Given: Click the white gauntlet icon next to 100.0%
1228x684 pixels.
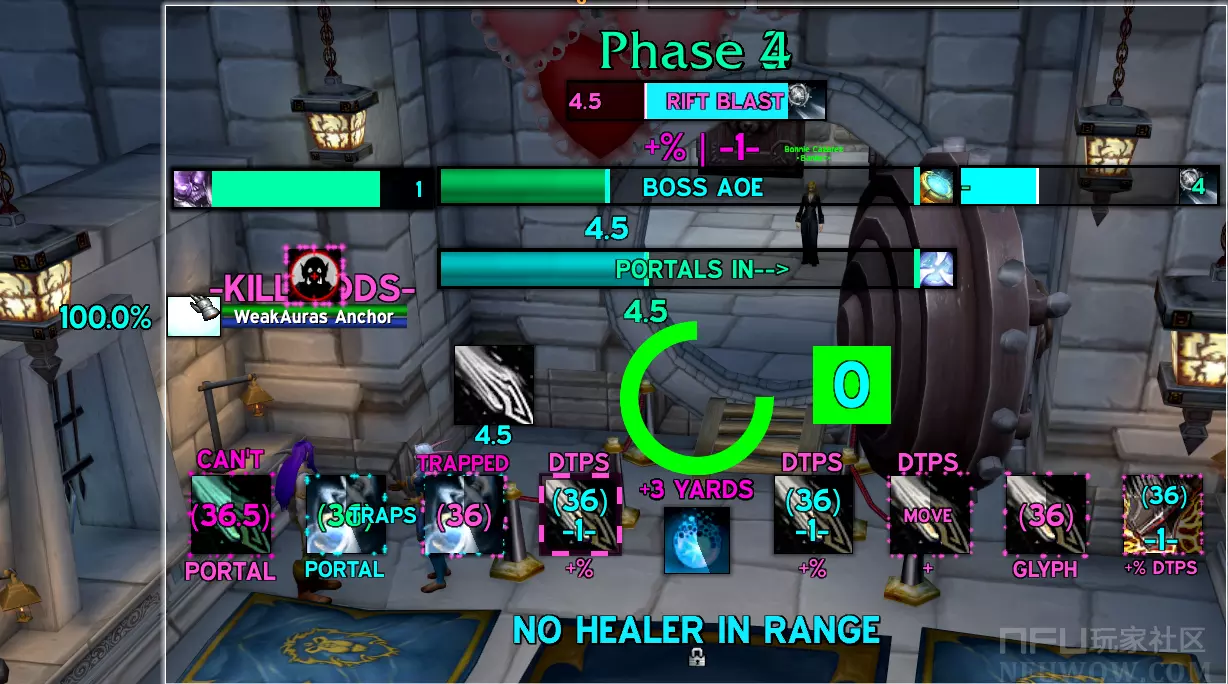Looking at the screenshot, I should click(192, 316).
